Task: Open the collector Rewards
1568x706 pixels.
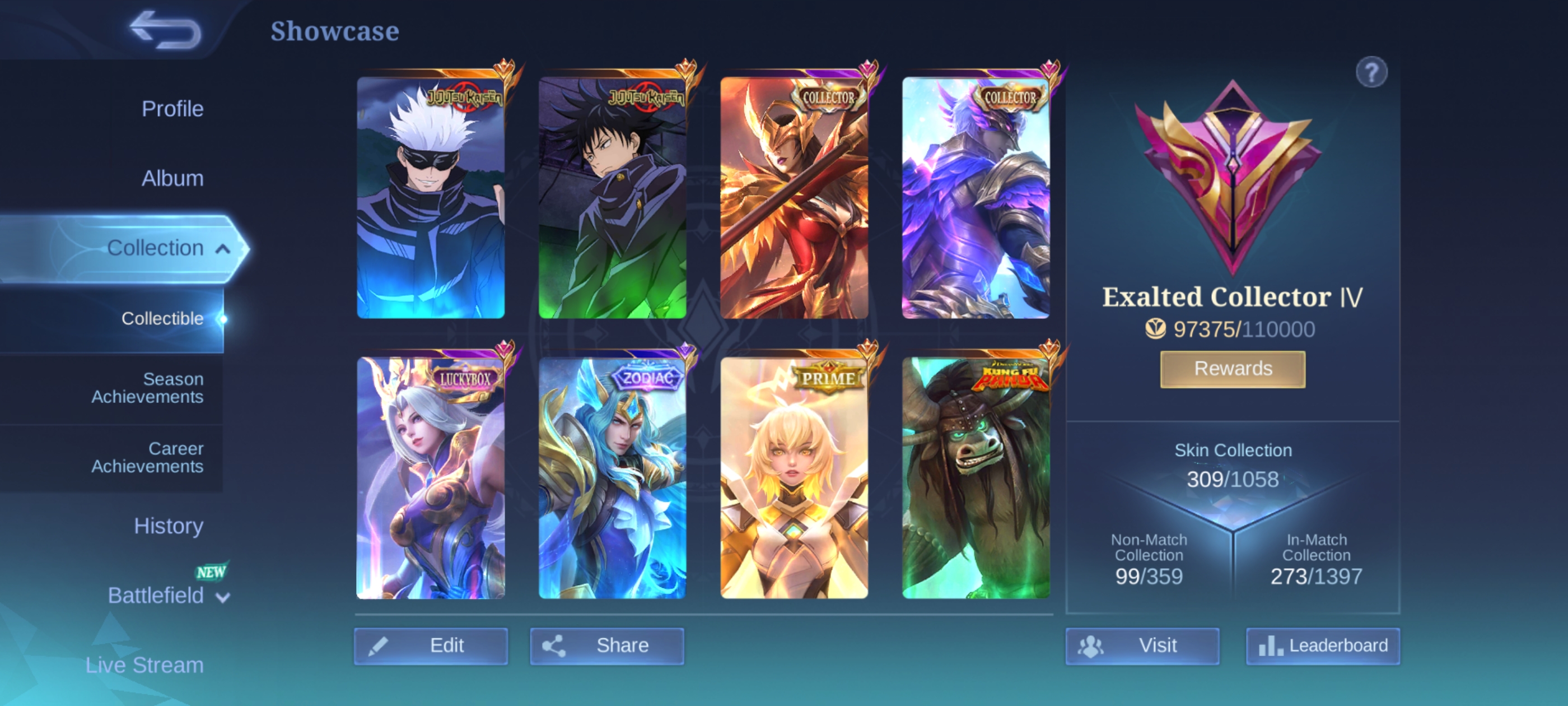Action: (1233, 369)
